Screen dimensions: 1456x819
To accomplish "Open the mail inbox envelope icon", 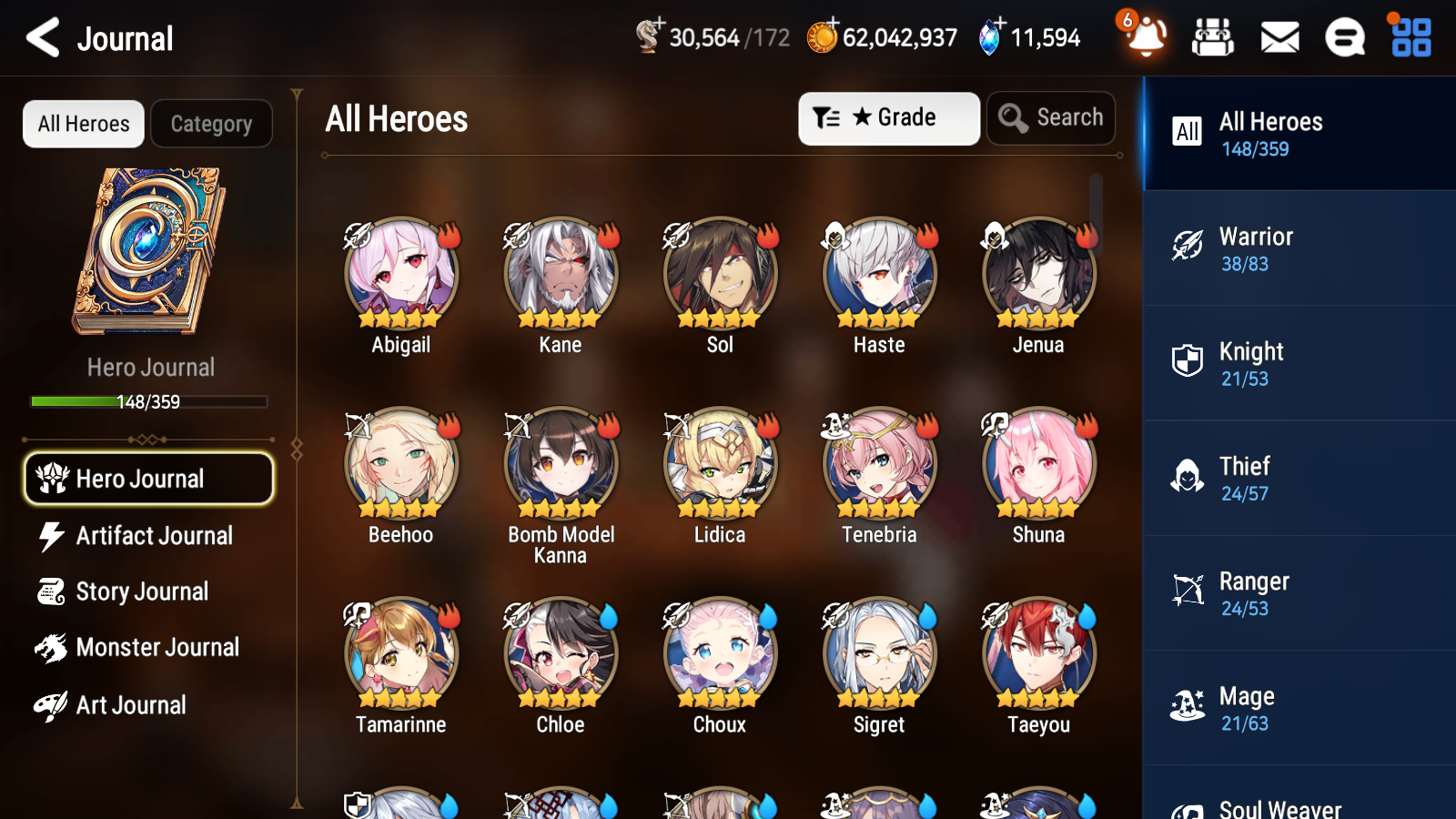I will [x=1279, y=37].
